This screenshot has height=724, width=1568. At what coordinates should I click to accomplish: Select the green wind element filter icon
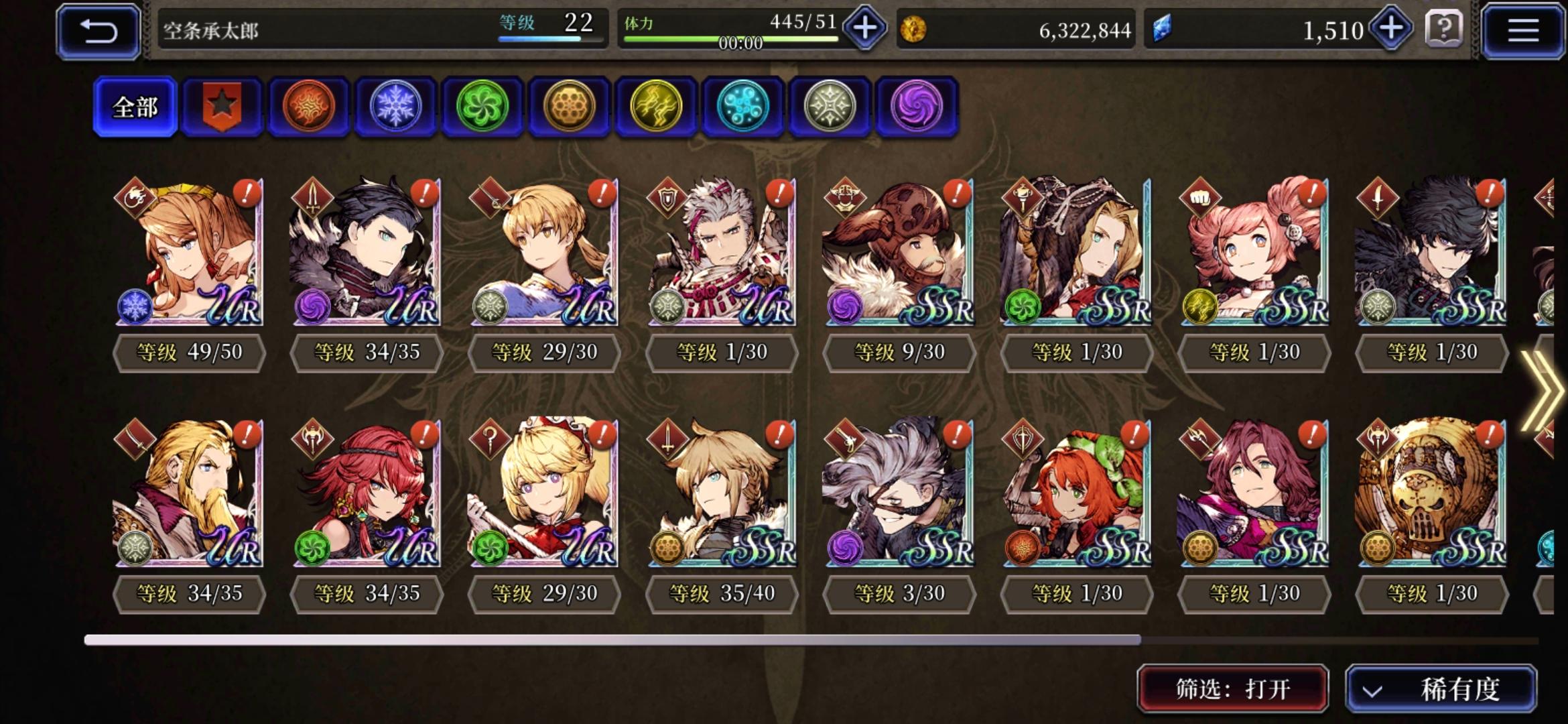pos(482,107)
